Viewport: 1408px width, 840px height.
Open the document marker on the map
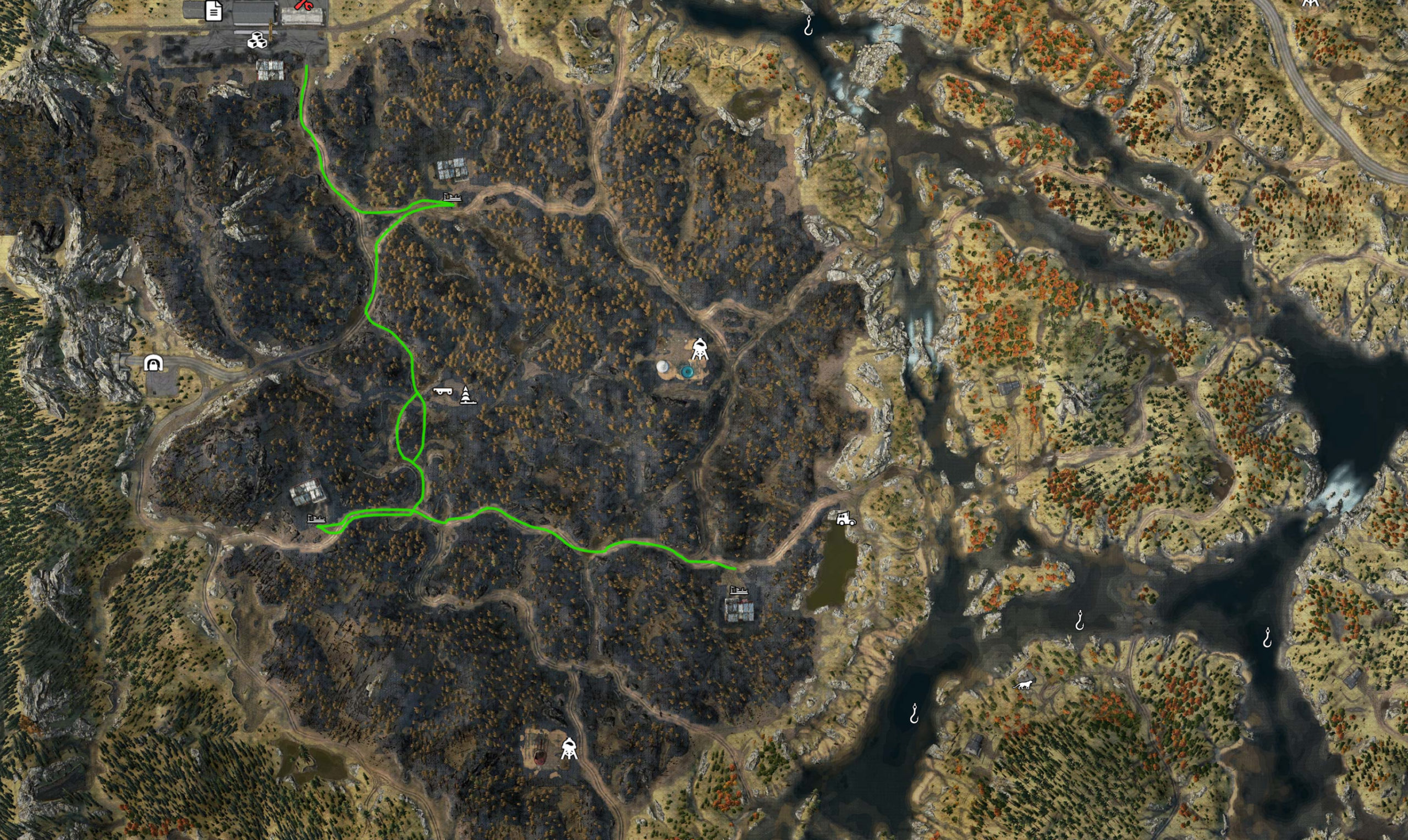(x=213, y=11)
